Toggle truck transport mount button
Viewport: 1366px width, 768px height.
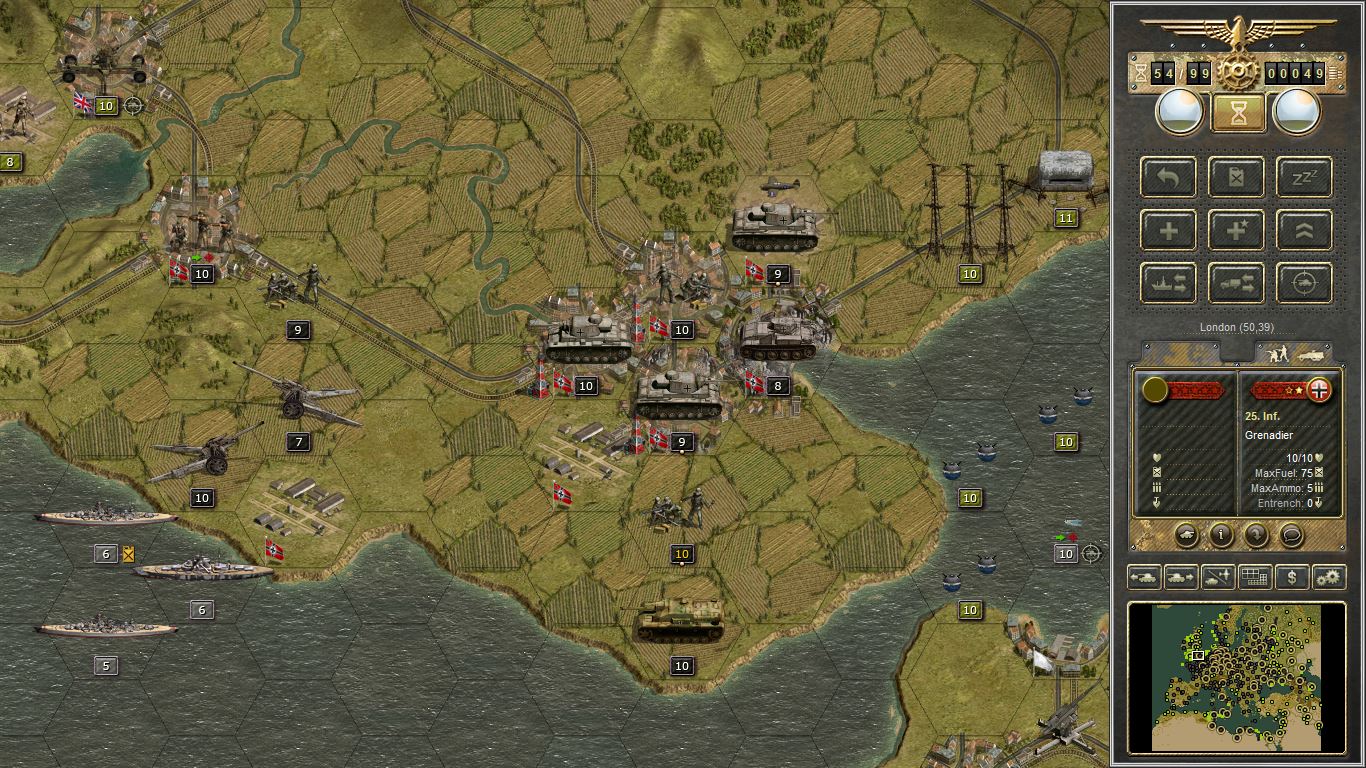coord(1236,283)
